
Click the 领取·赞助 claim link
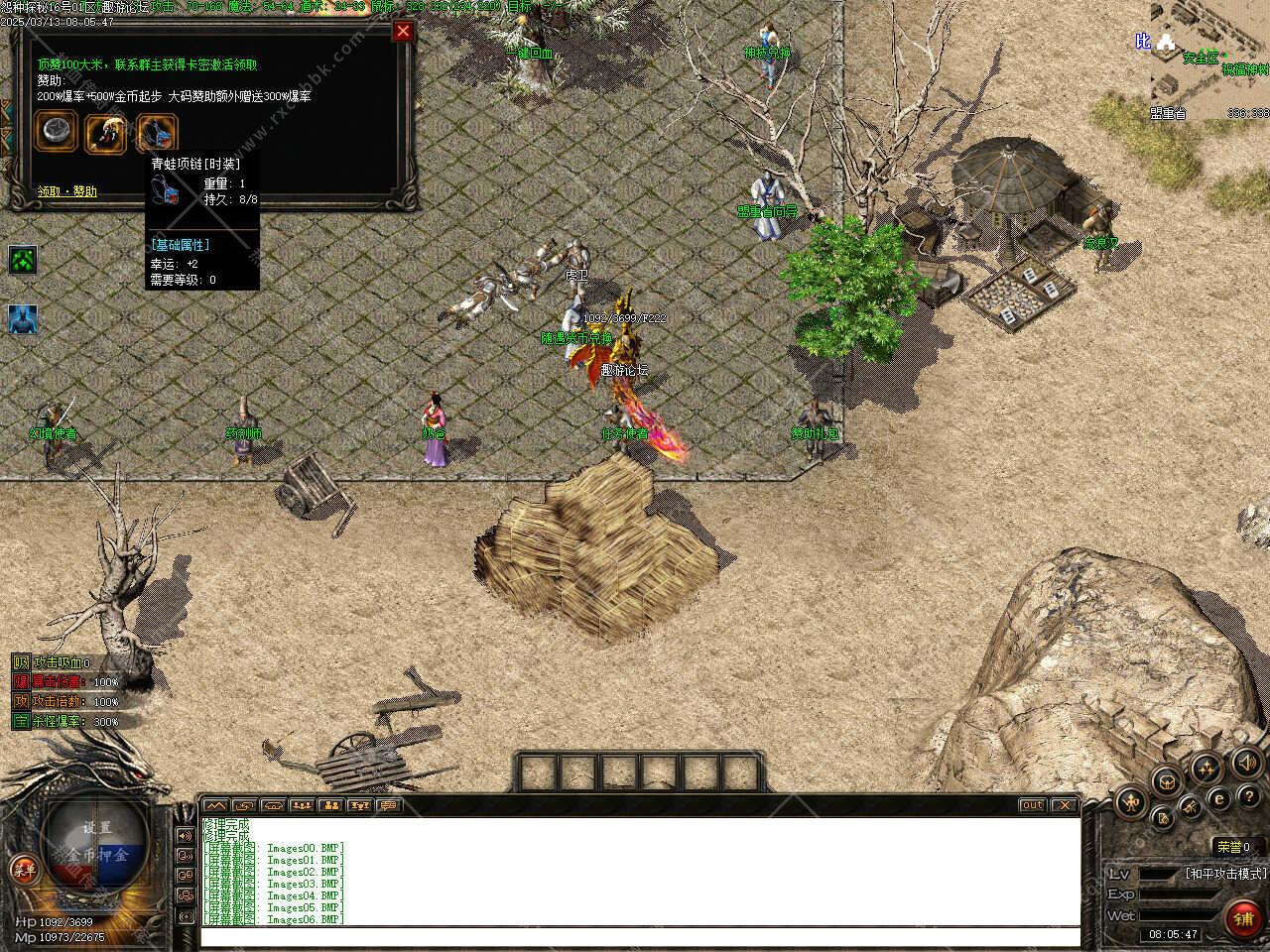coord(67,191)
